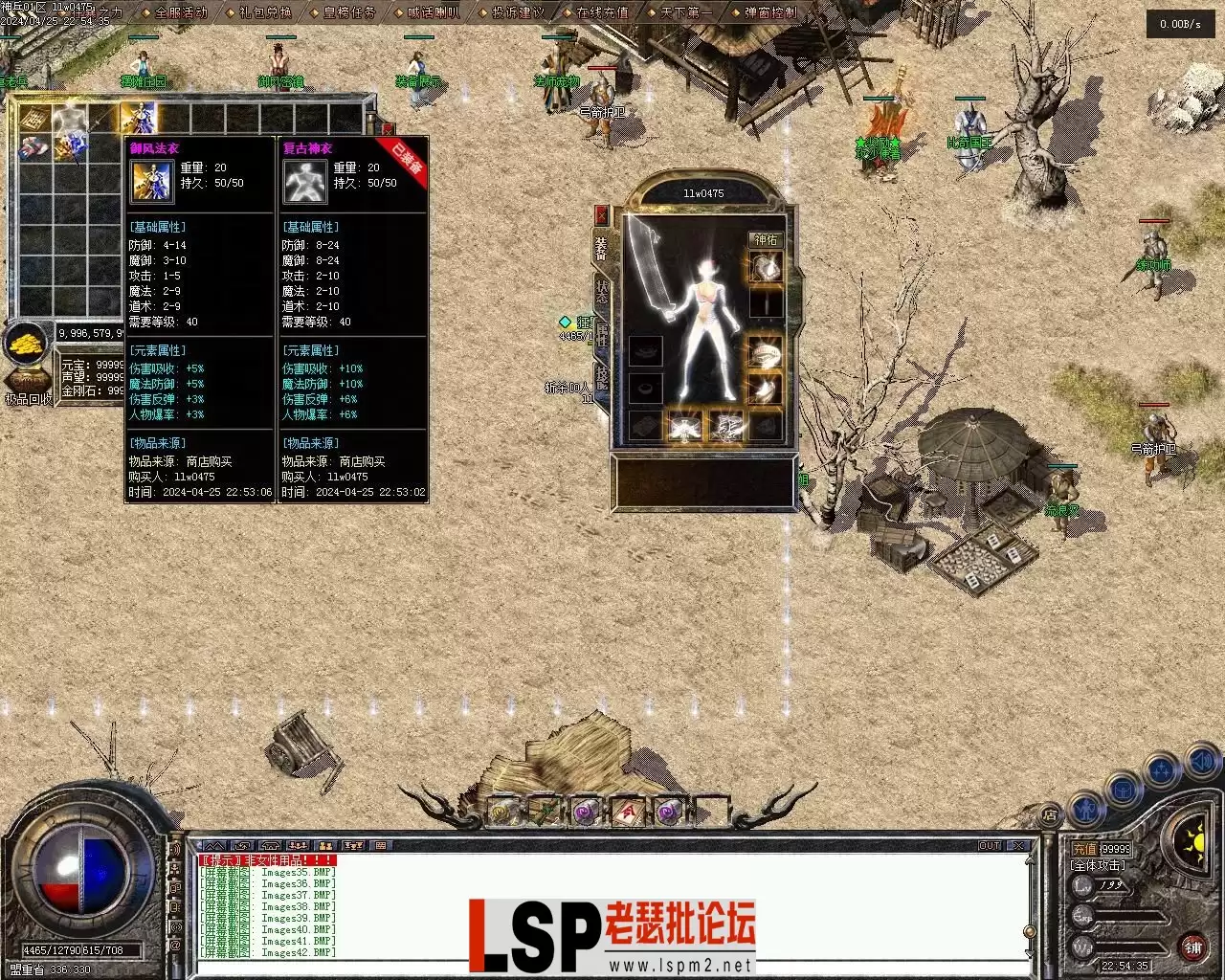Image resolution: width=1225 pixels, height=980 pixels.
Task: Open the 弹窗控制 popup control menu
Action: pyautogui.click(x=770, y=12)
